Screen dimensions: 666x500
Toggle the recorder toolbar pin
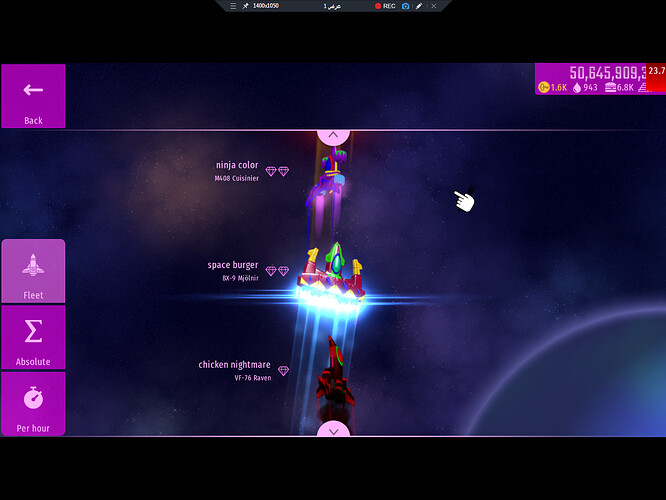click(245, 6)
